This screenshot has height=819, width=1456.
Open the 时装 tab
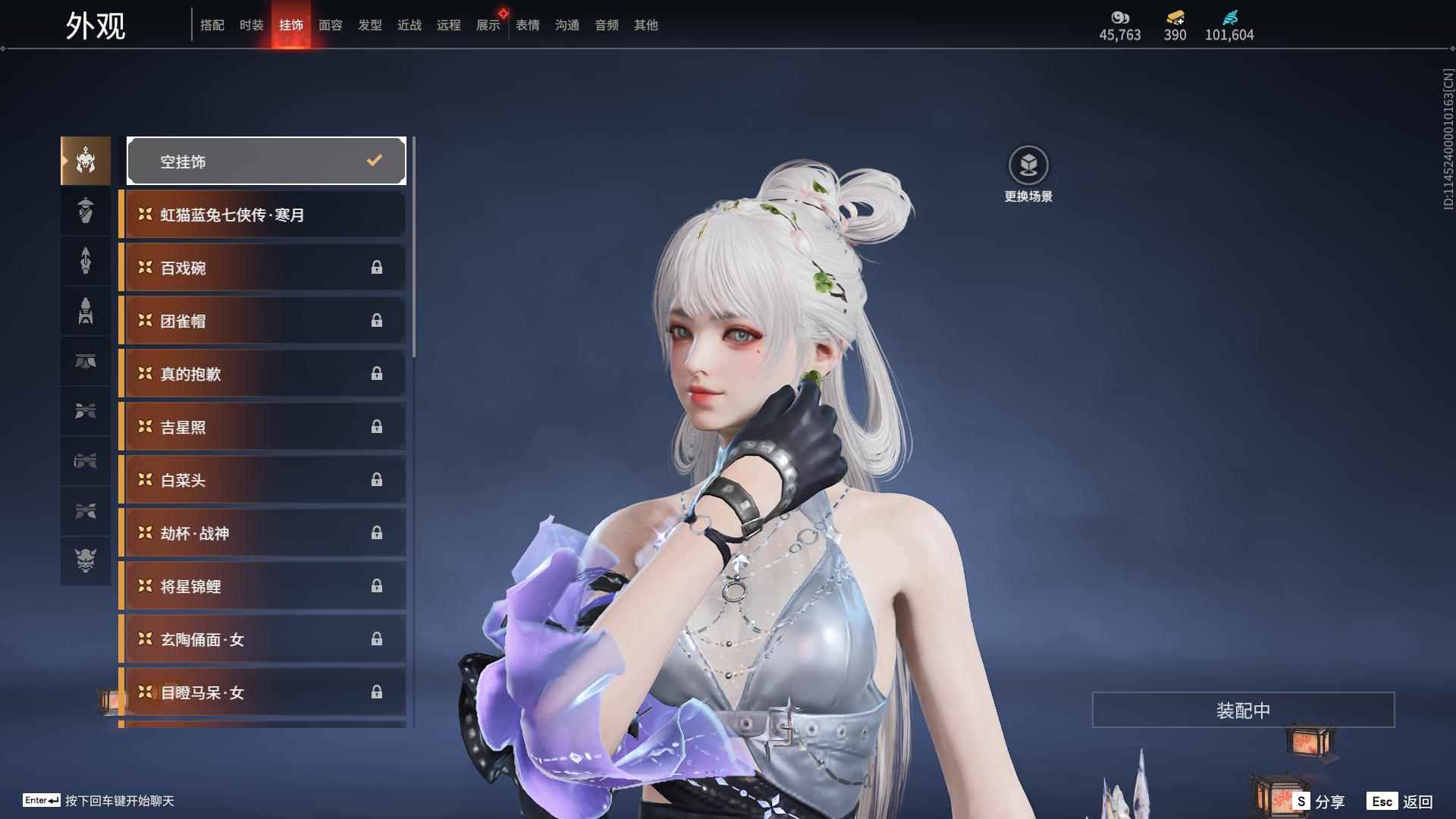252,25
